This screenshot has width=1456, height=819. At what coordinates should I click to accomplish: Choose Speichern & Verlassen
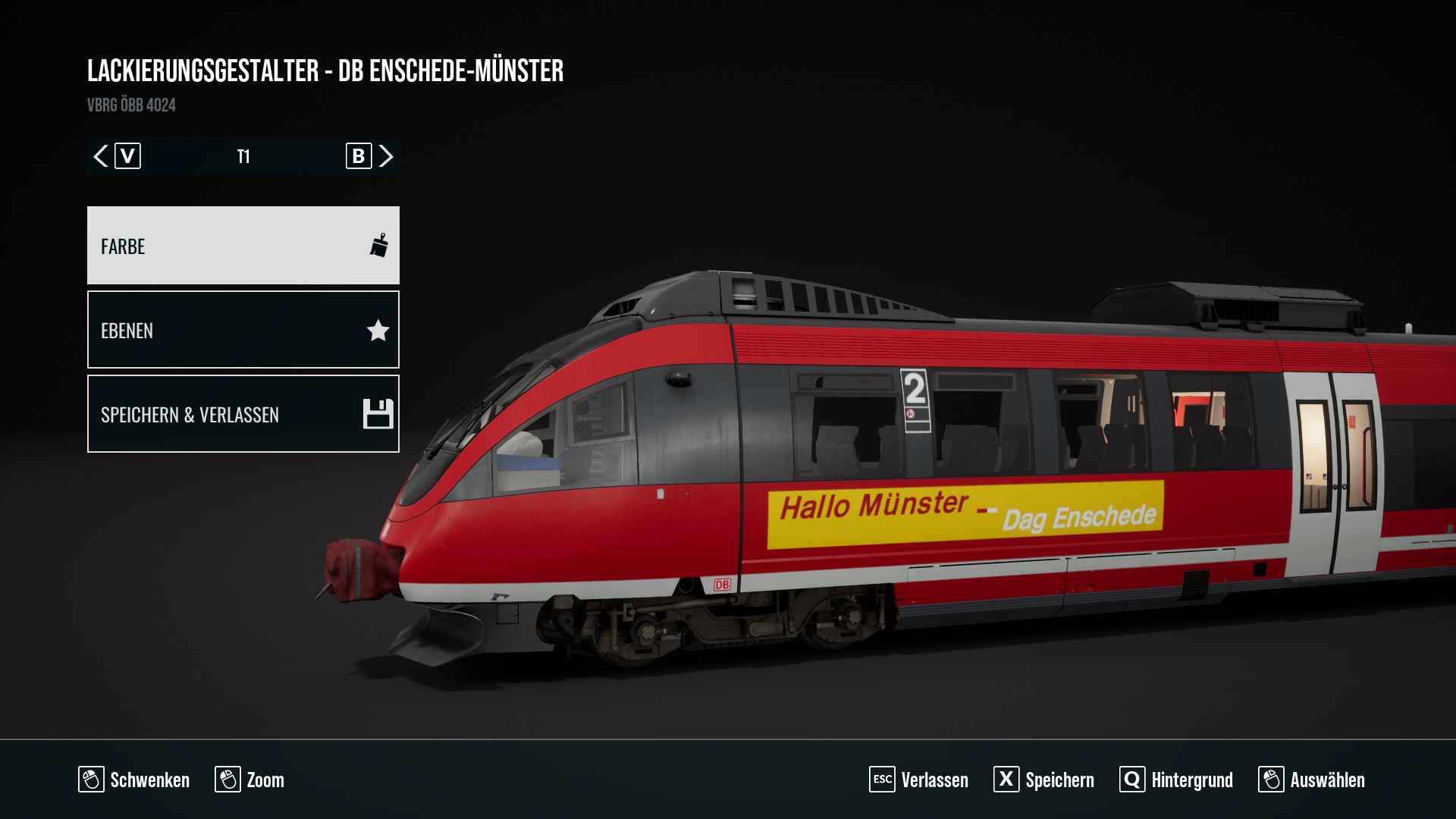click(243, 414)
